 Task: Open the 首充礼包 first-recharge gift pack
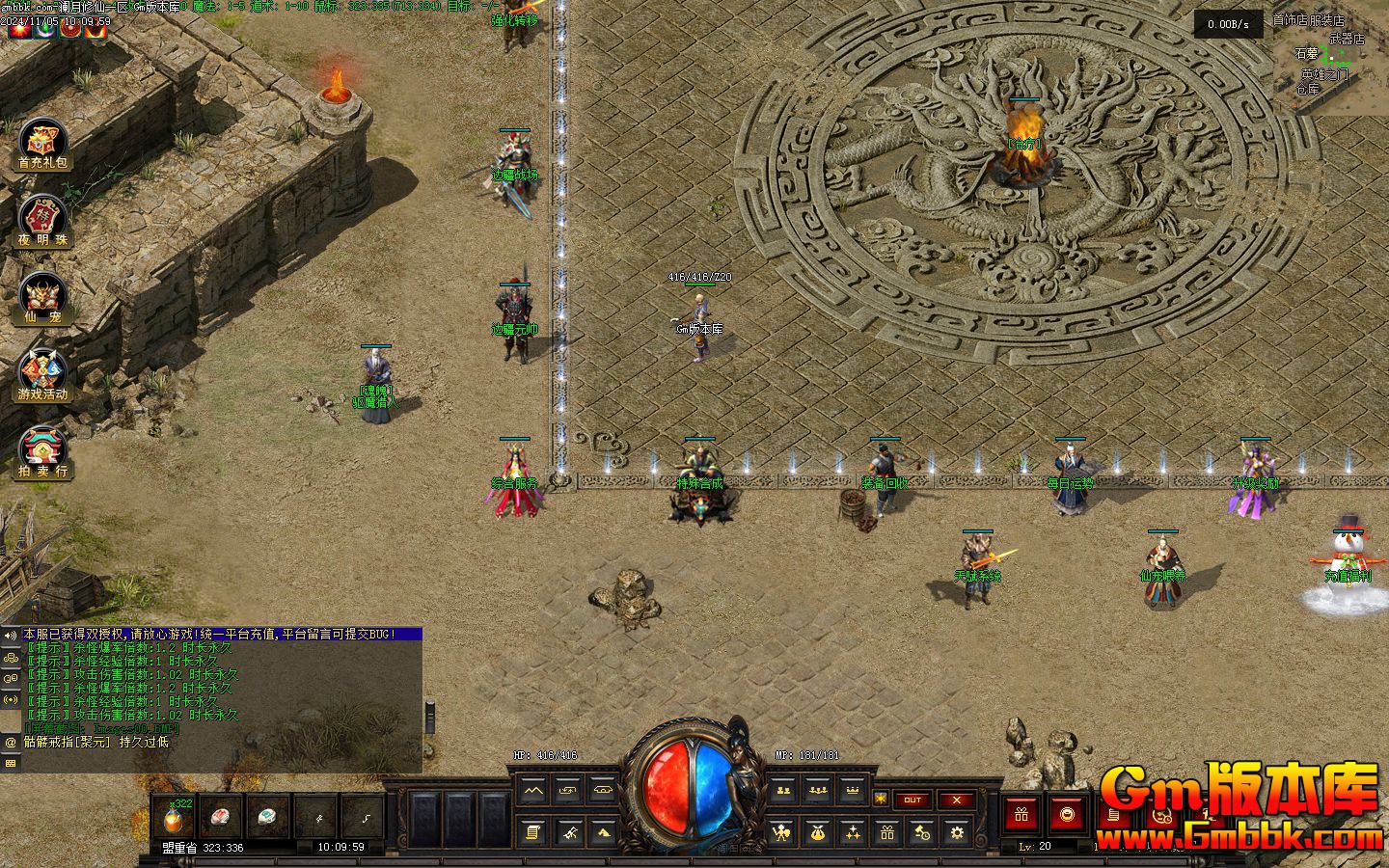tap(43, 145)
